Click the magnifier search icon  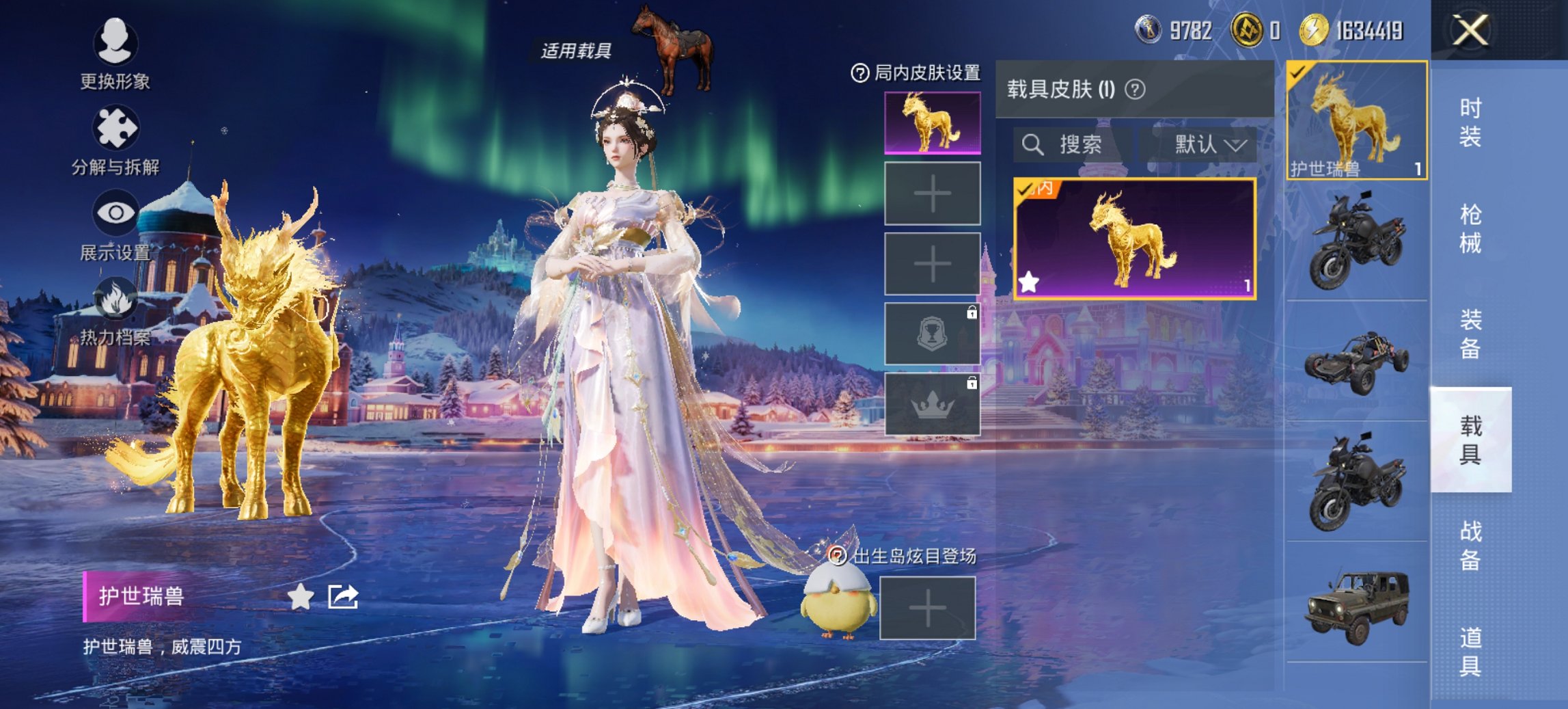click(1033, 145)
